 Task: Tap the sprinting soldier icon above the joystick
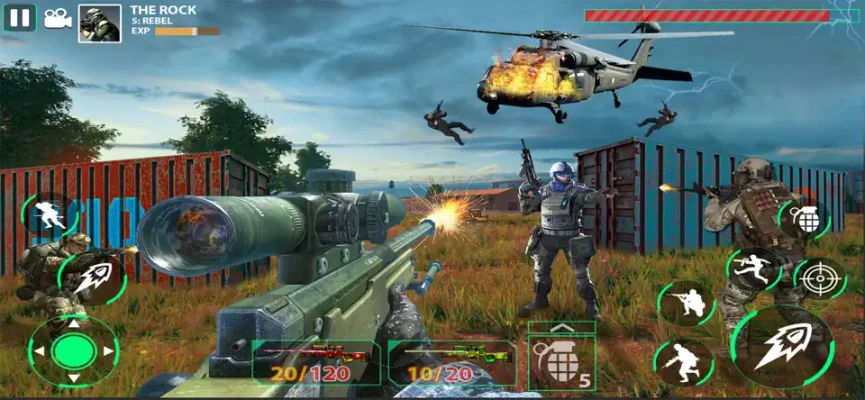pyautogui.click(x=47, y=213)
